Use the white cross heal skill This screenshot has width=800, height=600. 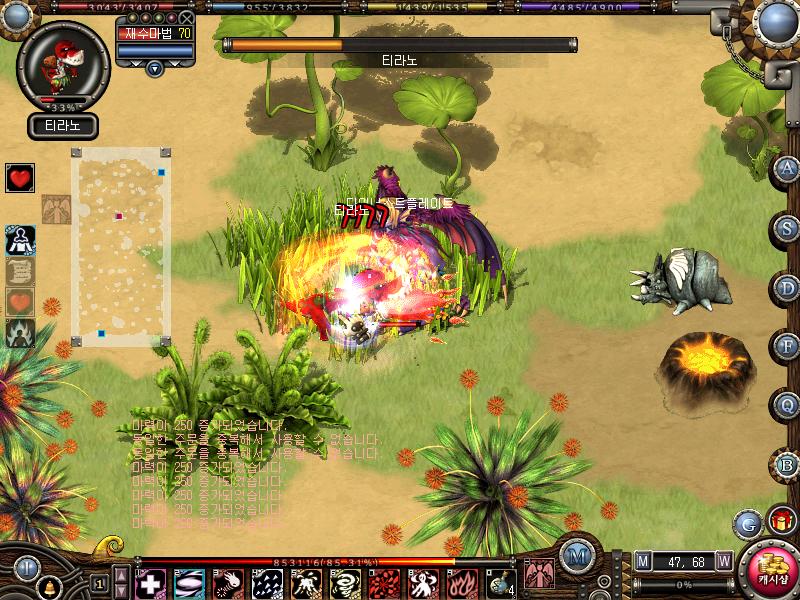[150, 583]
